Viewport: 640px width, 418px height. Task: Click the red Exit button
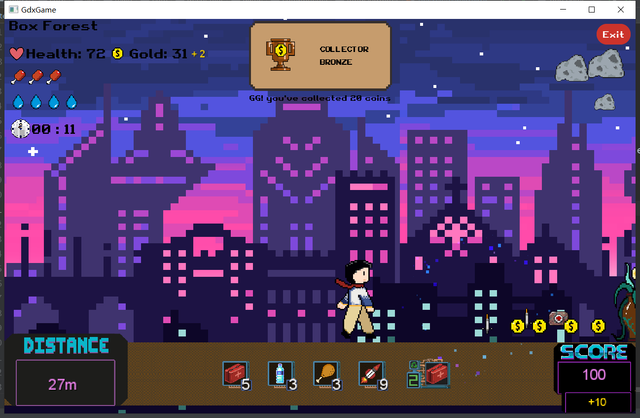(x=612, y=35)
